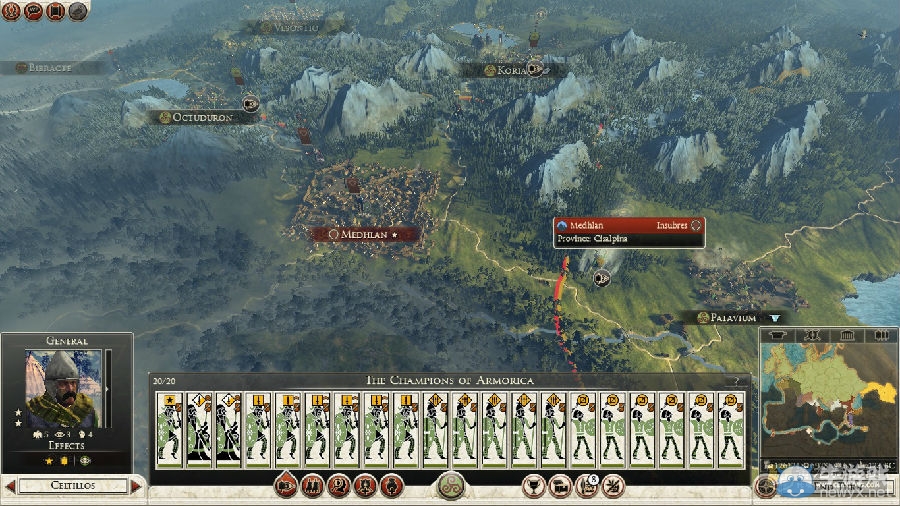This screenshot has height=506, width=900.
Task: Open the green triskele faction emblem button
Action: pyautogui.click(x=450, y=486)
